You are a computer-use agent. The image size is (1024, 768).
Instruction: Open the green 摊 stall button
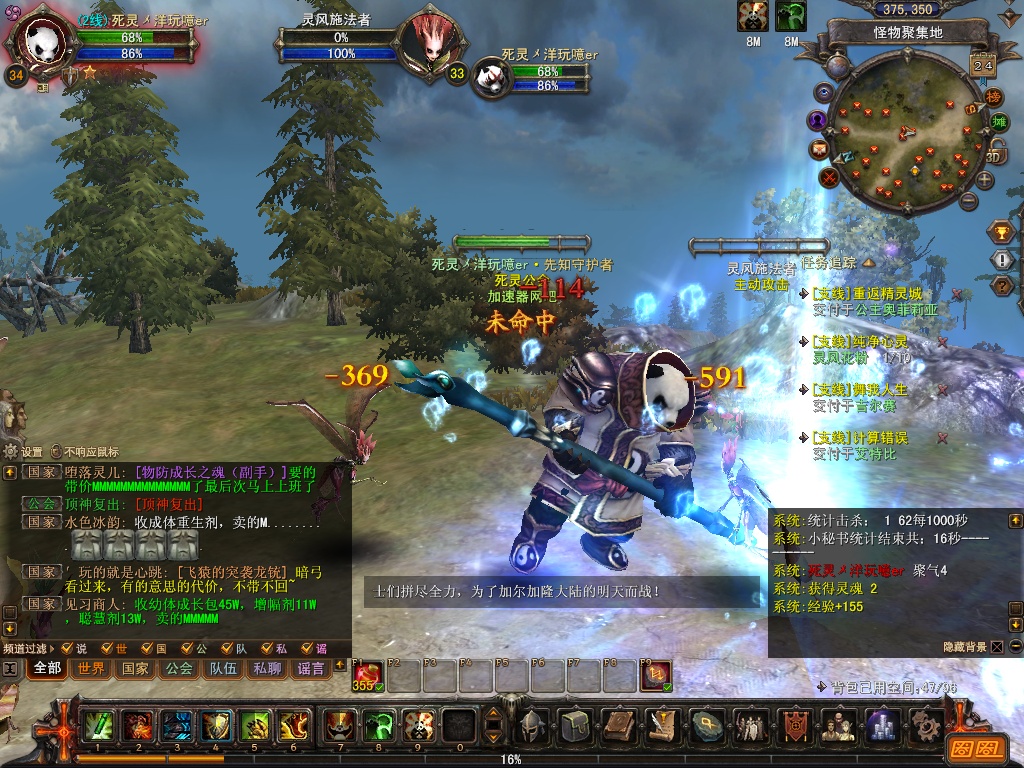[x=999, y=123]
